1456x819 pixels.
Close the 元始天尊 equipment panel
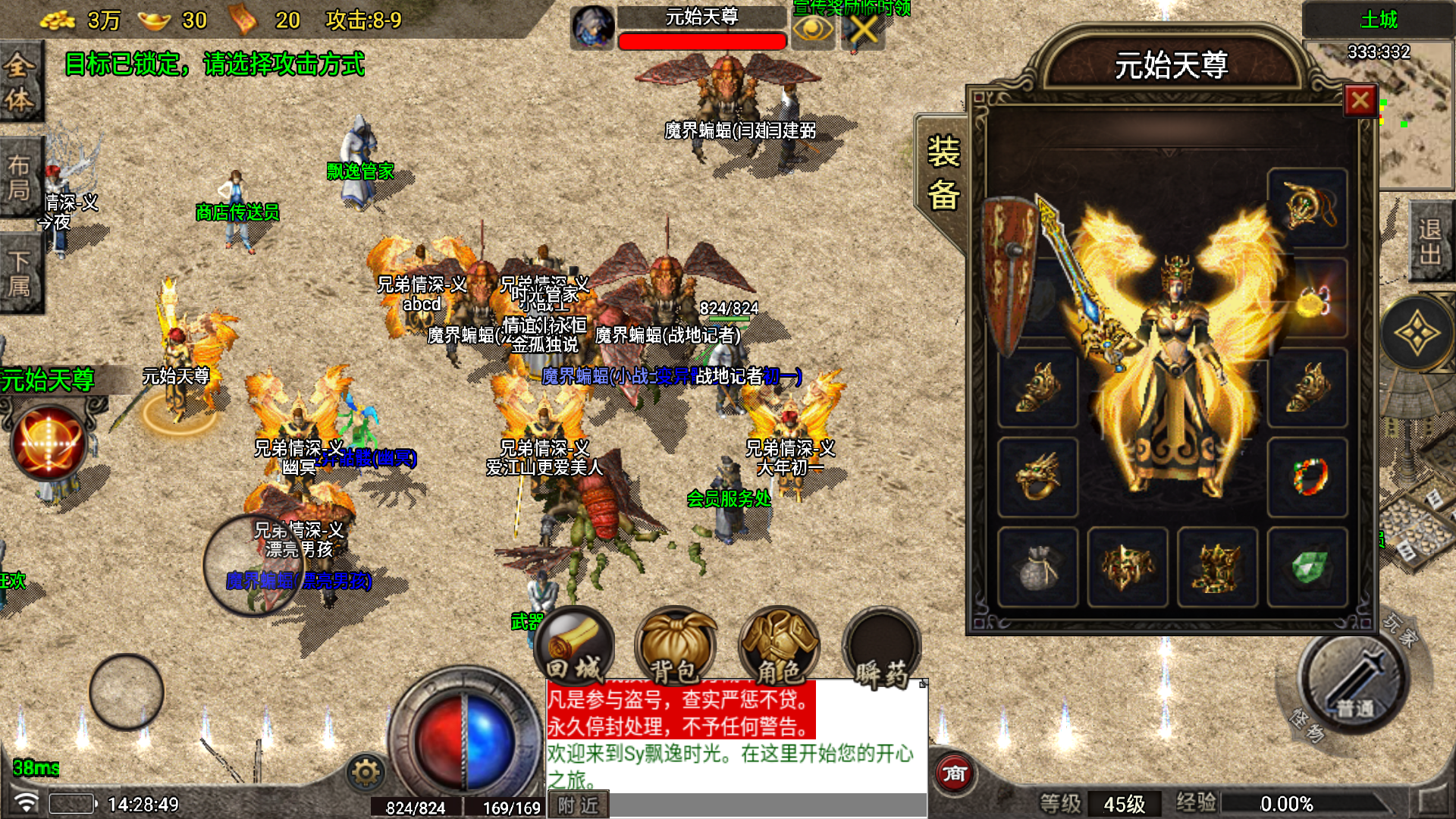1360,99
